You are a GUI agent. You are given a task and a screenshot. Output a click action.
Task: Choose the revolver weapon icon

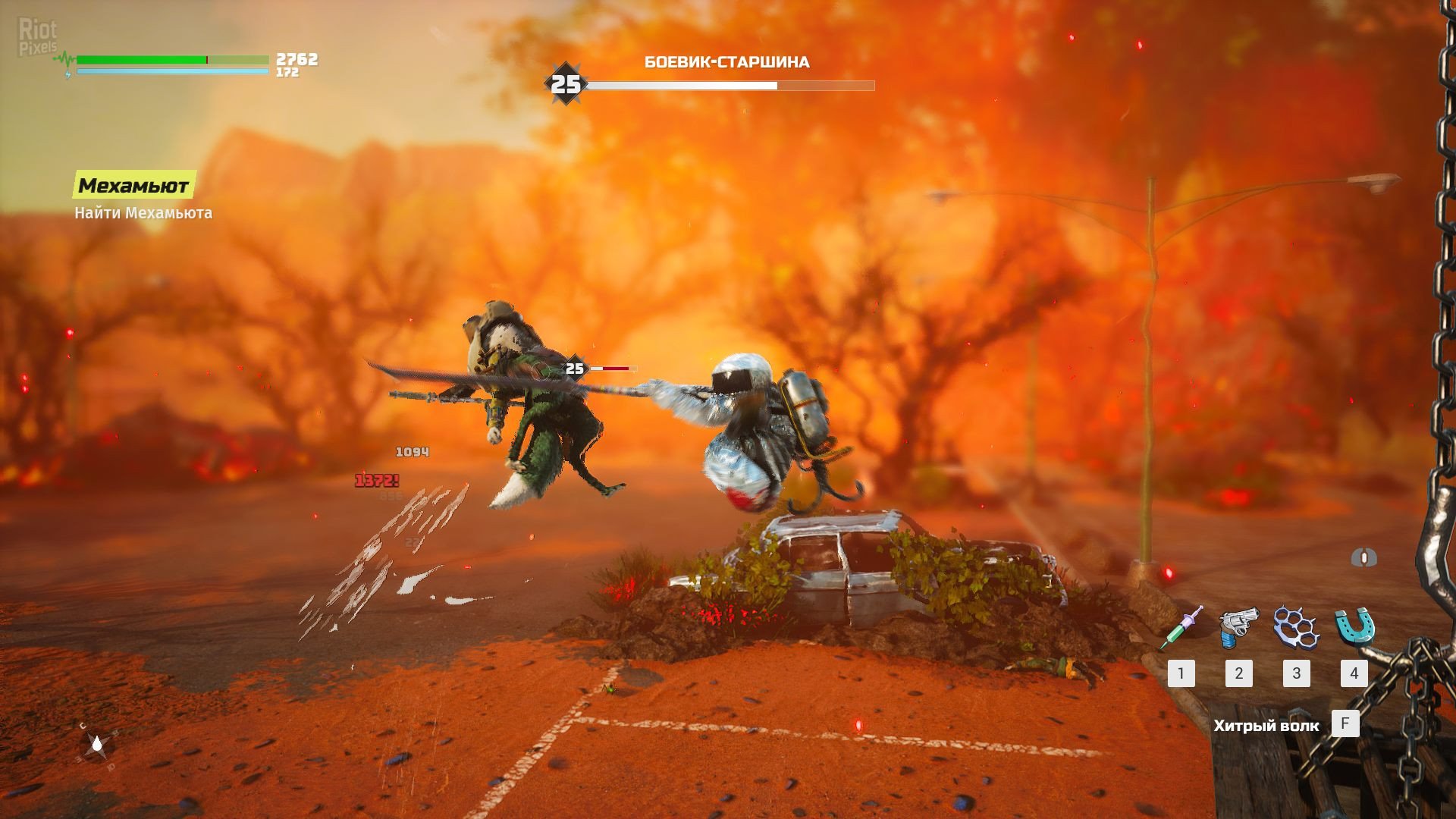click(x=1238, y=628)
